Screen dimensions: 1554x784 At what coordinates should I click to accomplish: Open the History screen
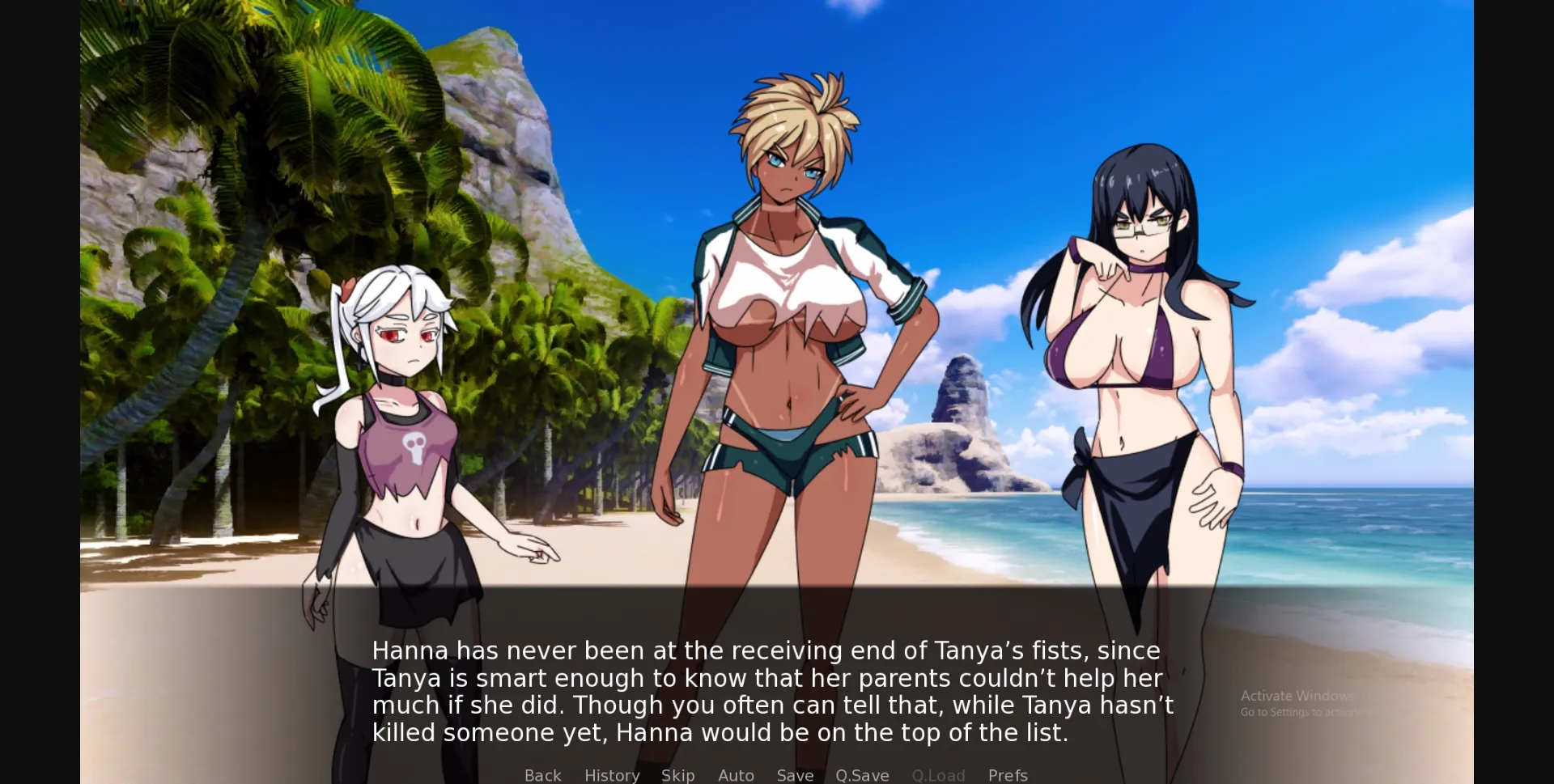click(x=612, y=775)
